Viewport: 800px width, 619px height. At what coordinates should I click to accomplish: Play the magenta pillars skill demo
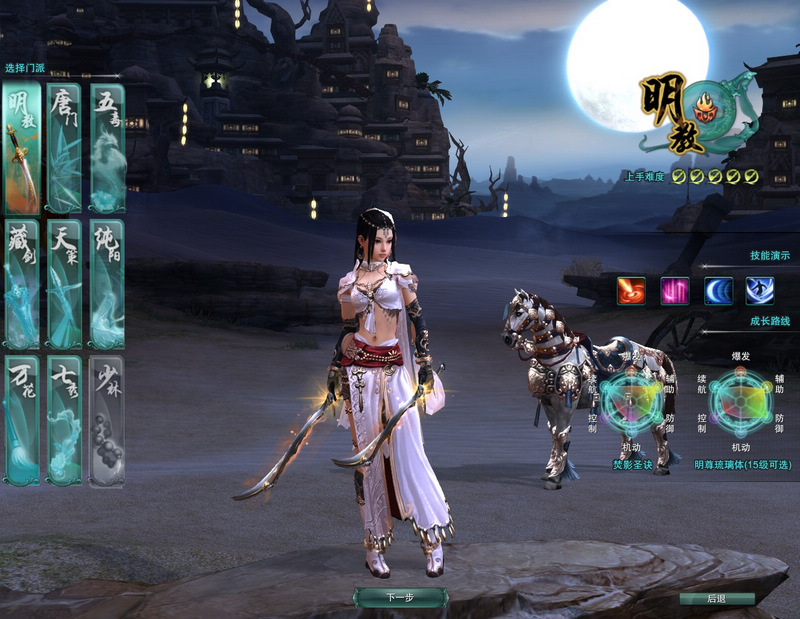(x=674, y=291)
